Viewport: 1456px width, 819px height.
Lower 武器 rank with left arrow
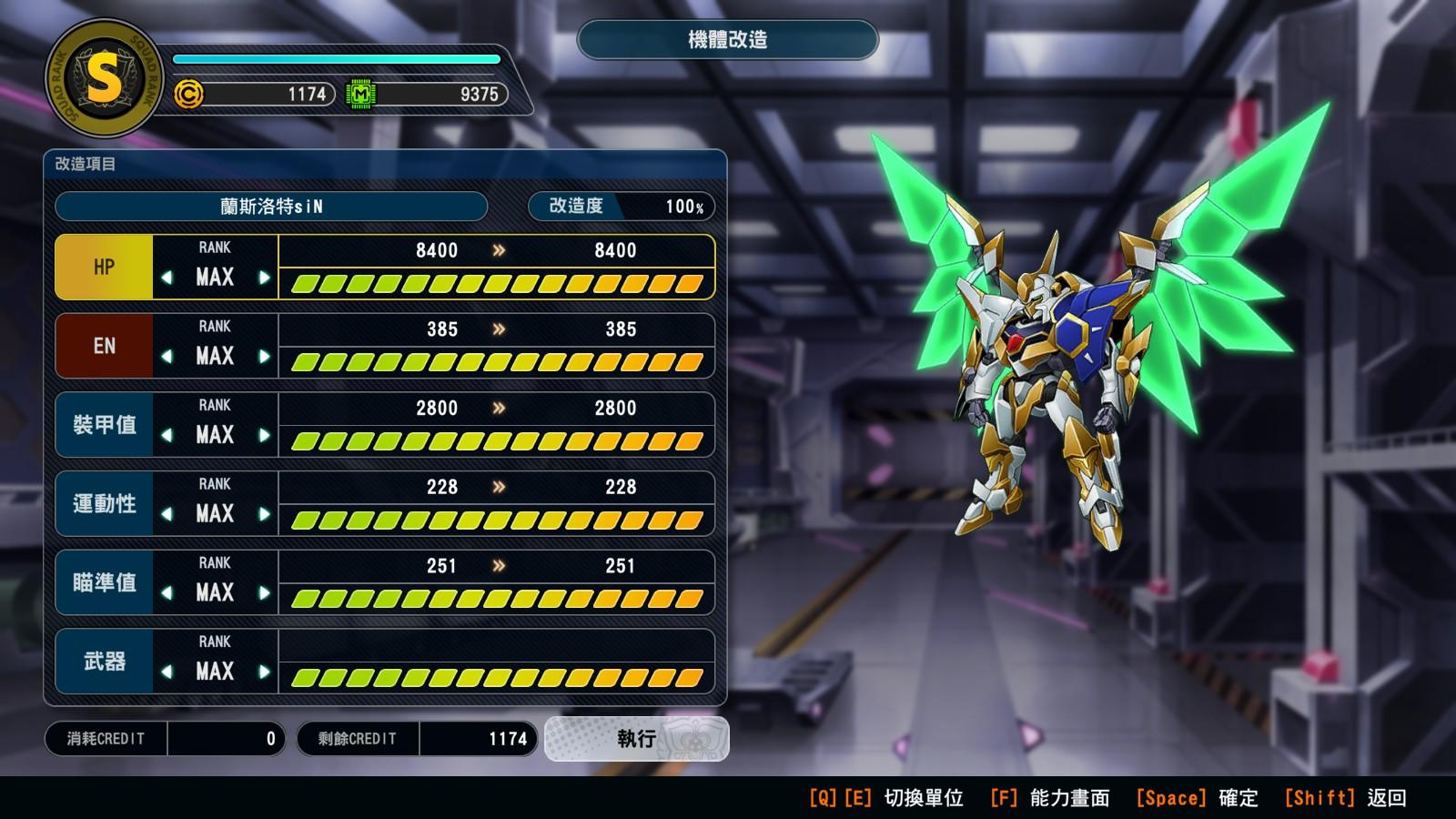click(167, 672)
